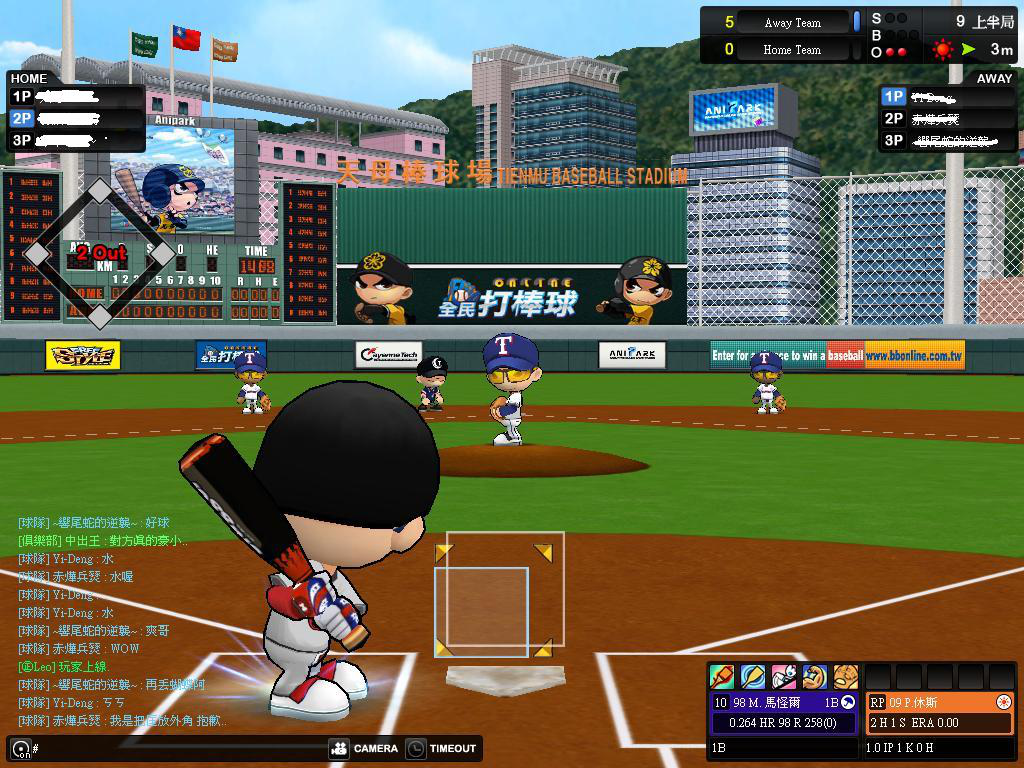Select the flaming bat skill icon

coord(722,677)
